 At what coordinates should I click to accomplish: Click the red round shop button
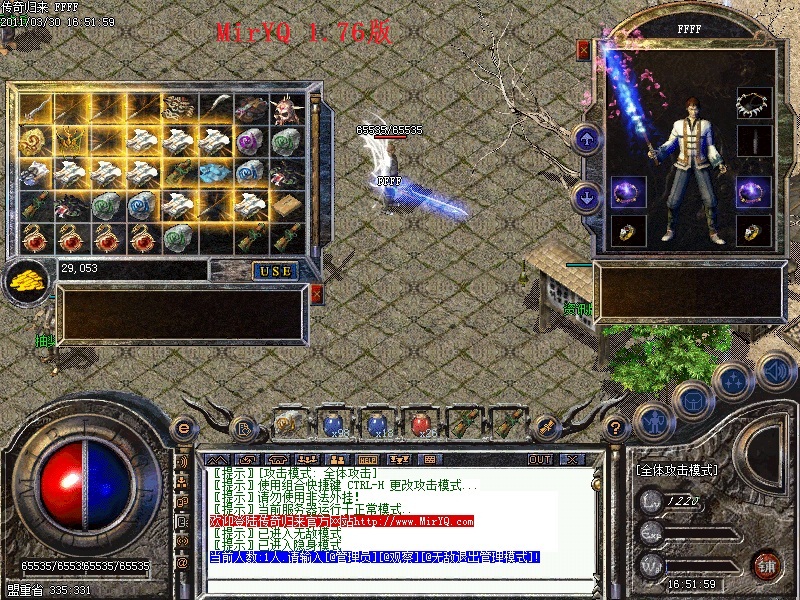tap(766, 563)
